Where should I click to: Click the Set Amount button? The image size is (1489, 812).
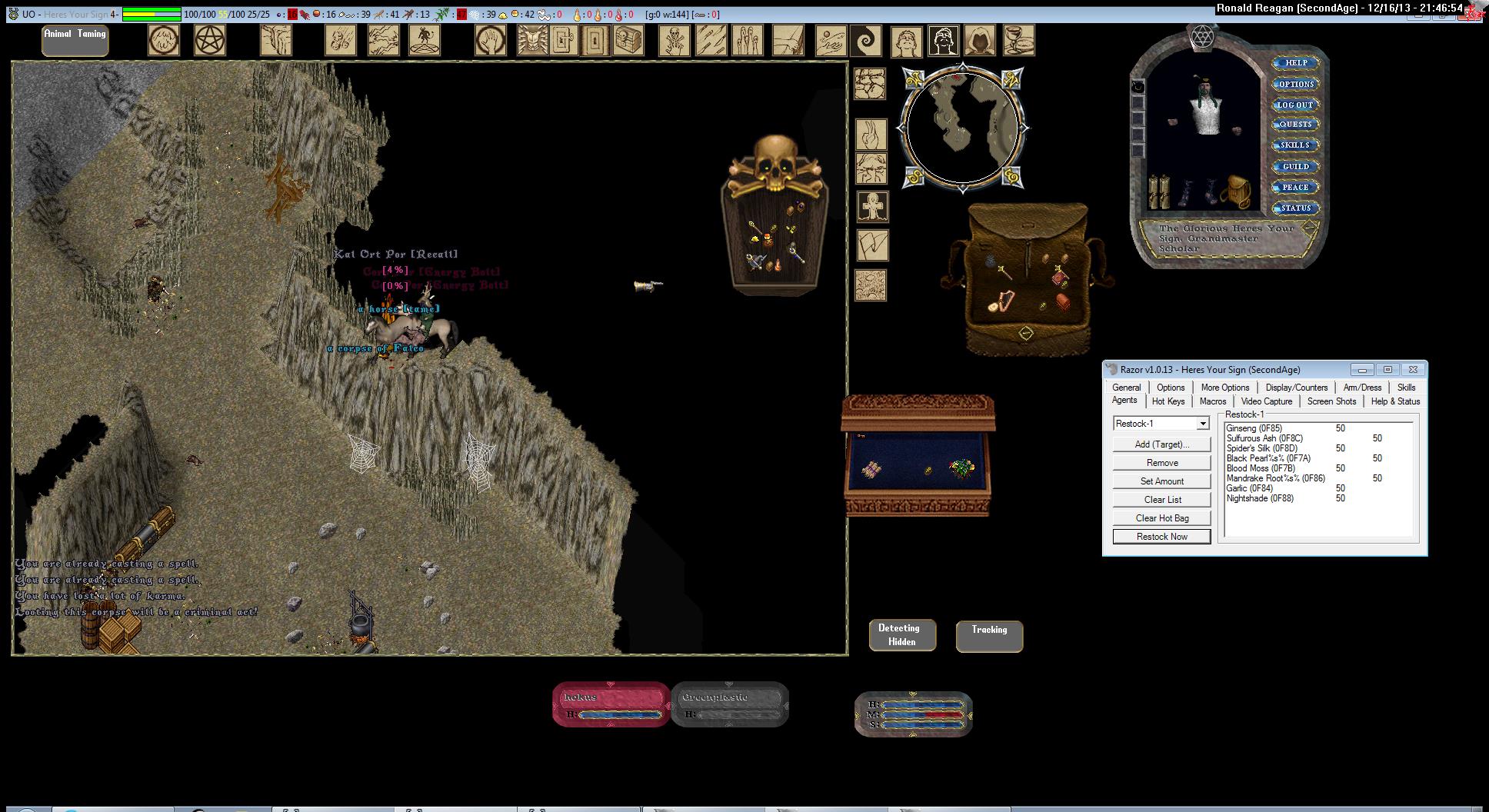click(x=1161, y=481)
